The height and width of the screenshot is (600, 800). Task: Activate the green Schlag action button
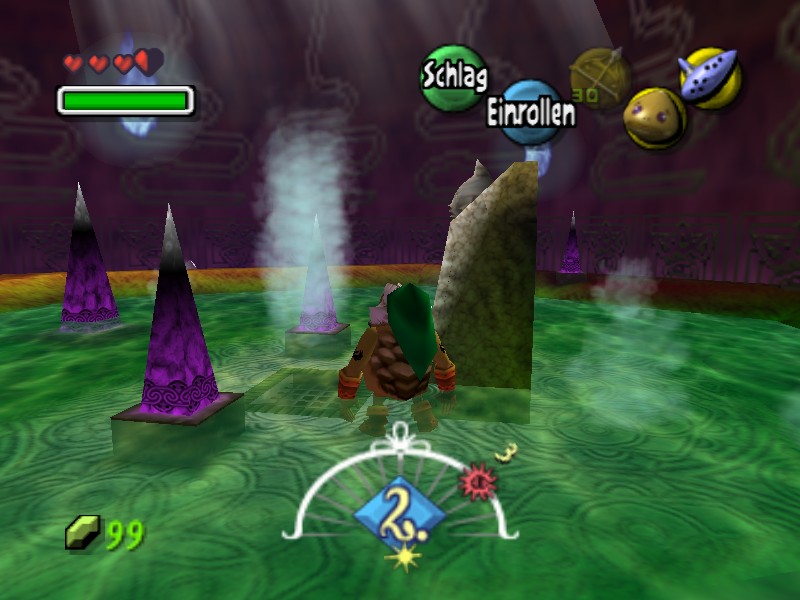pos(453,78)
